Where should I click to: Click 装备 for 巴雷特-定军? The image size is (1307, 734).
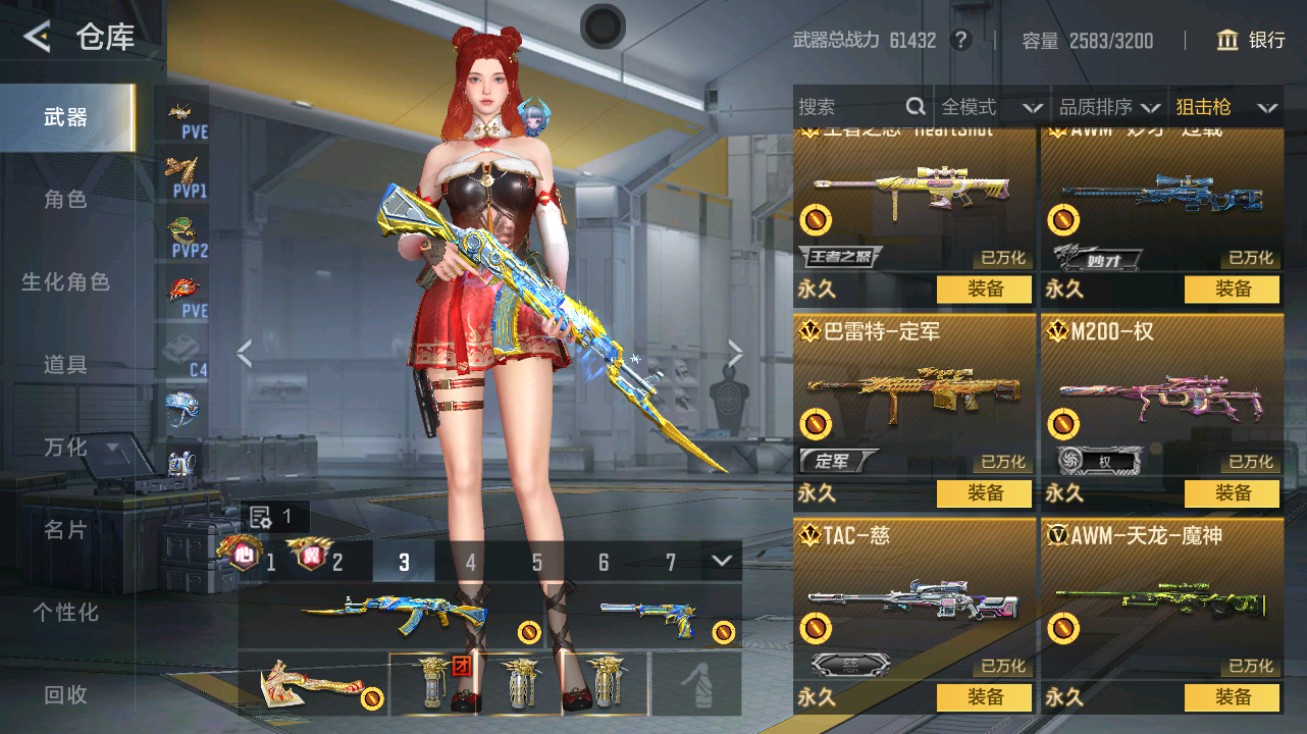pyautogui.click(x=984, y=493)
